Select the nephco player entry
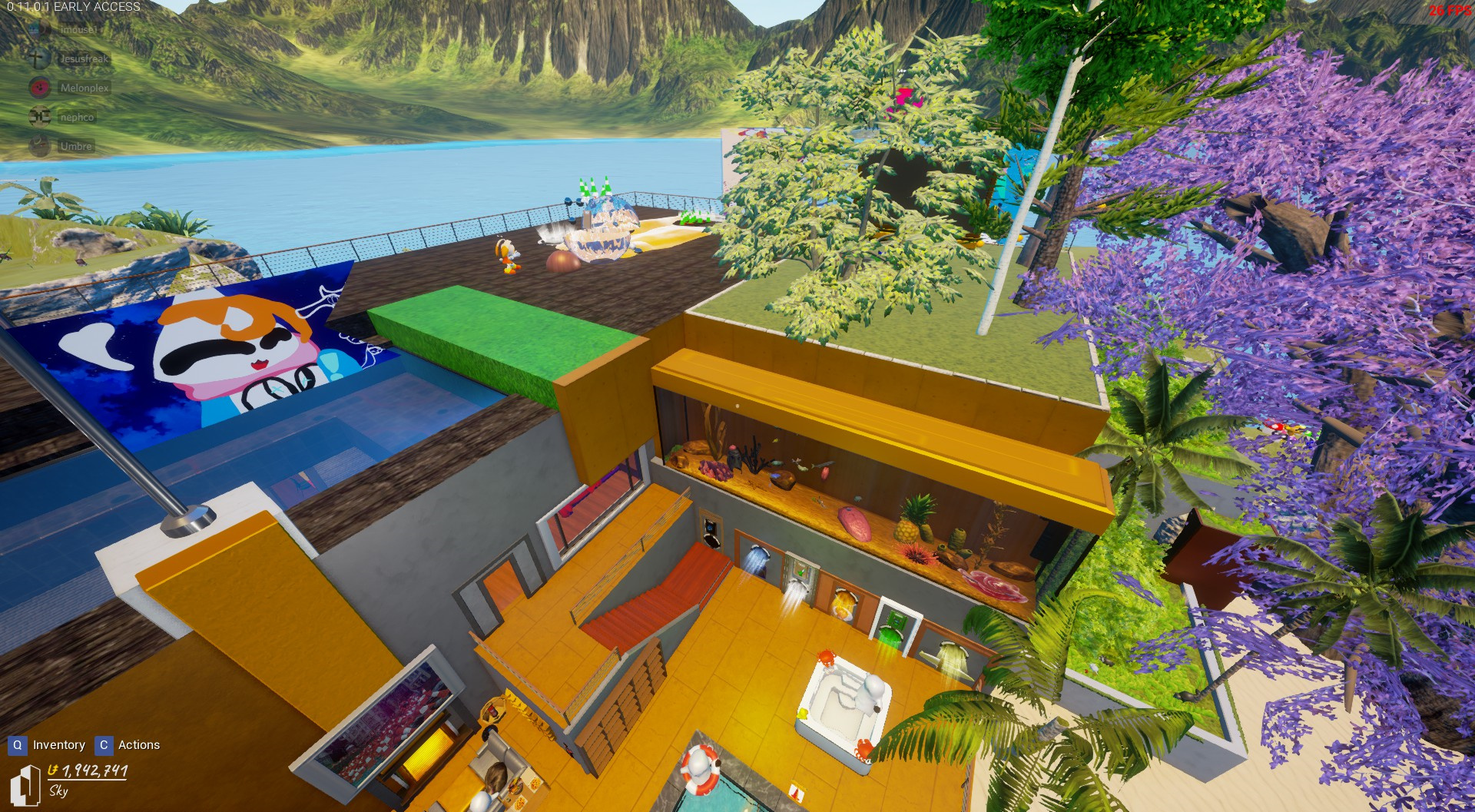 77,118
